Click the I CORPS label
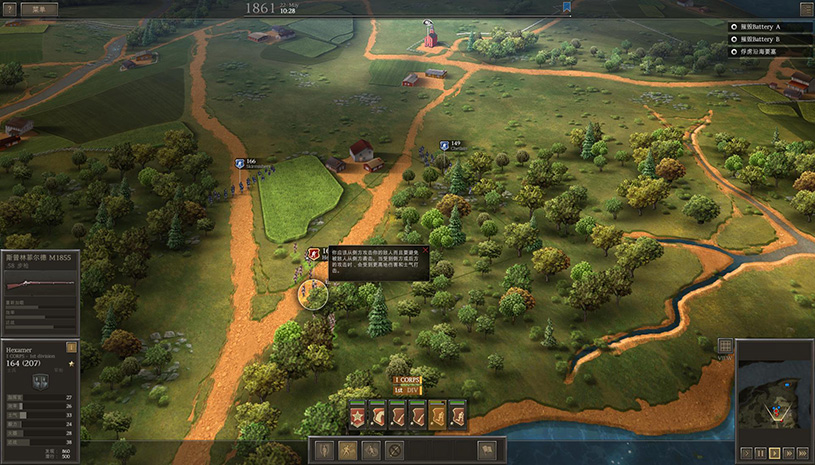 pyautogui.click(x=407, y=381)
